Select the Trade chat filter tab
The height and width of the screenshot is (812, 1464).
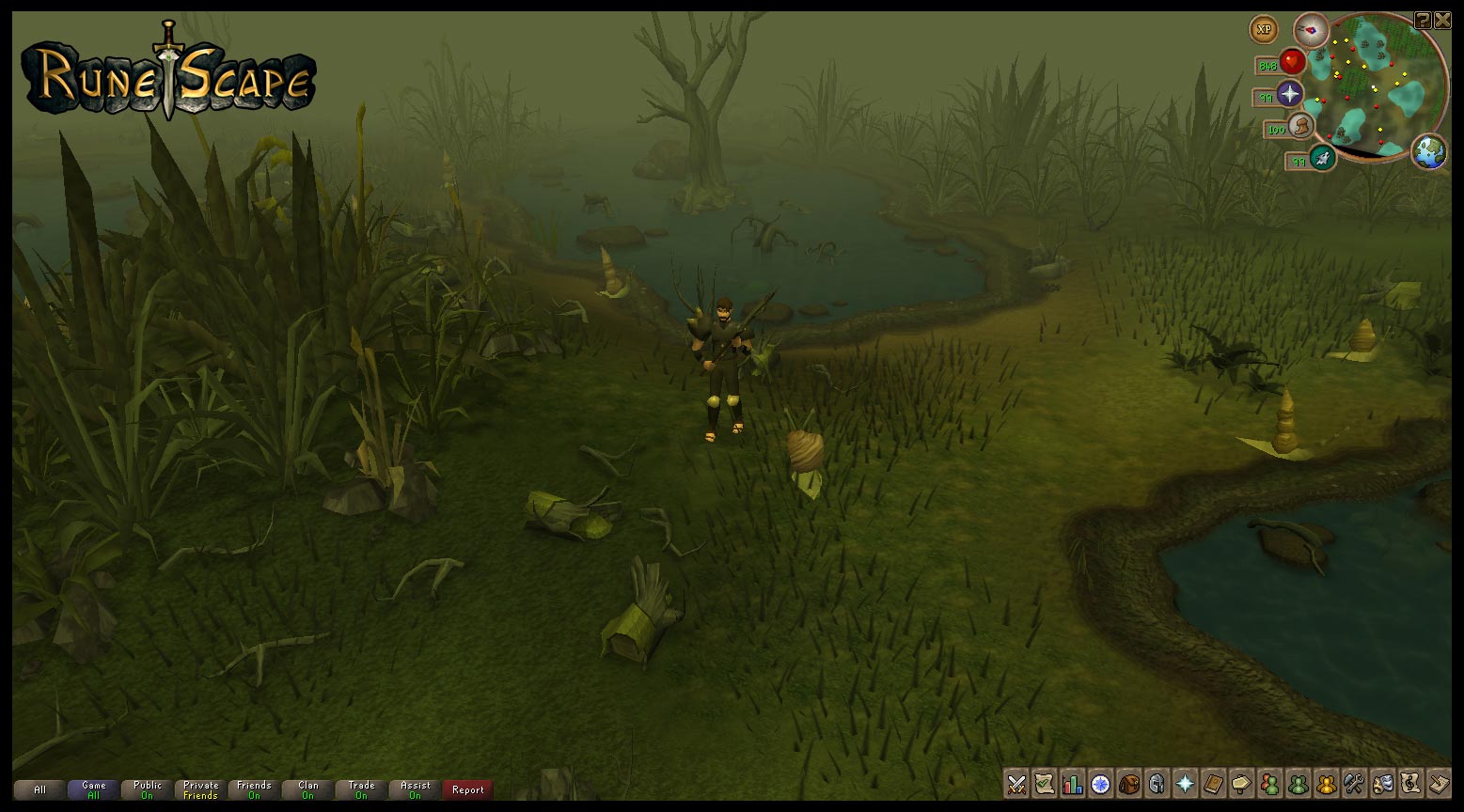click(362, 790)
